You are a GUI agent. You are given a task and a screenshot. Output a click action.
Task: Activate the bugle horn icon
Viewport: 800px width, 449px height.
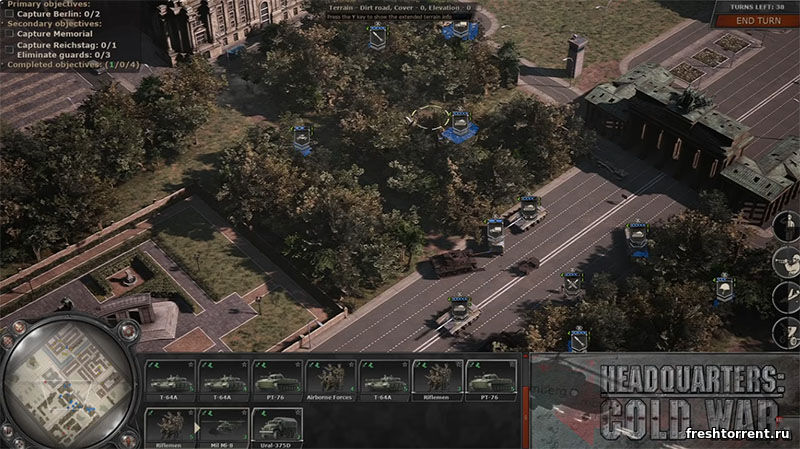pyautogui.click(x=786, y=263)
